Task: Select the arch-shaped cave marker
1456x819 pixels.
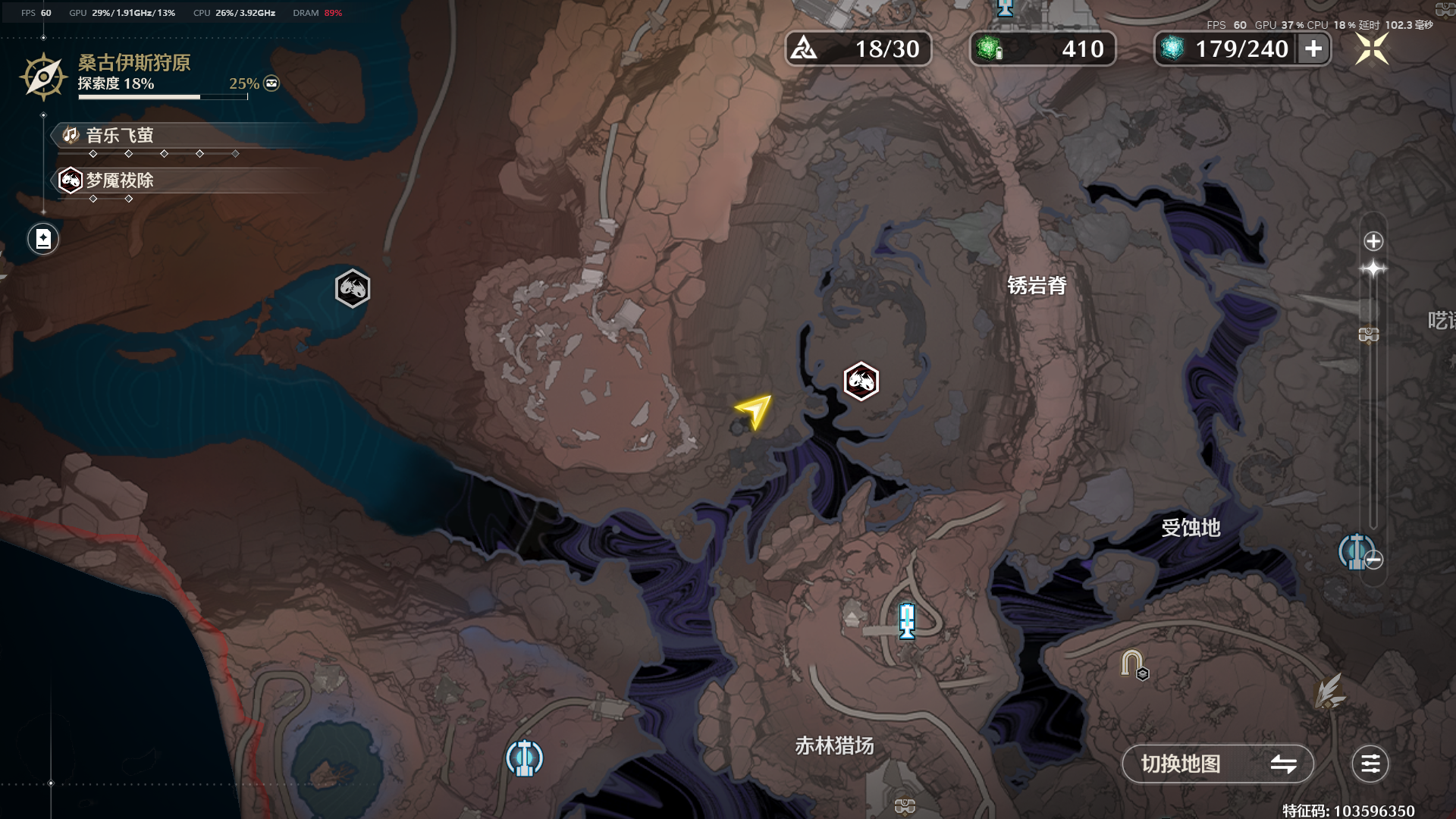Action: click(x=1133, y=664)
